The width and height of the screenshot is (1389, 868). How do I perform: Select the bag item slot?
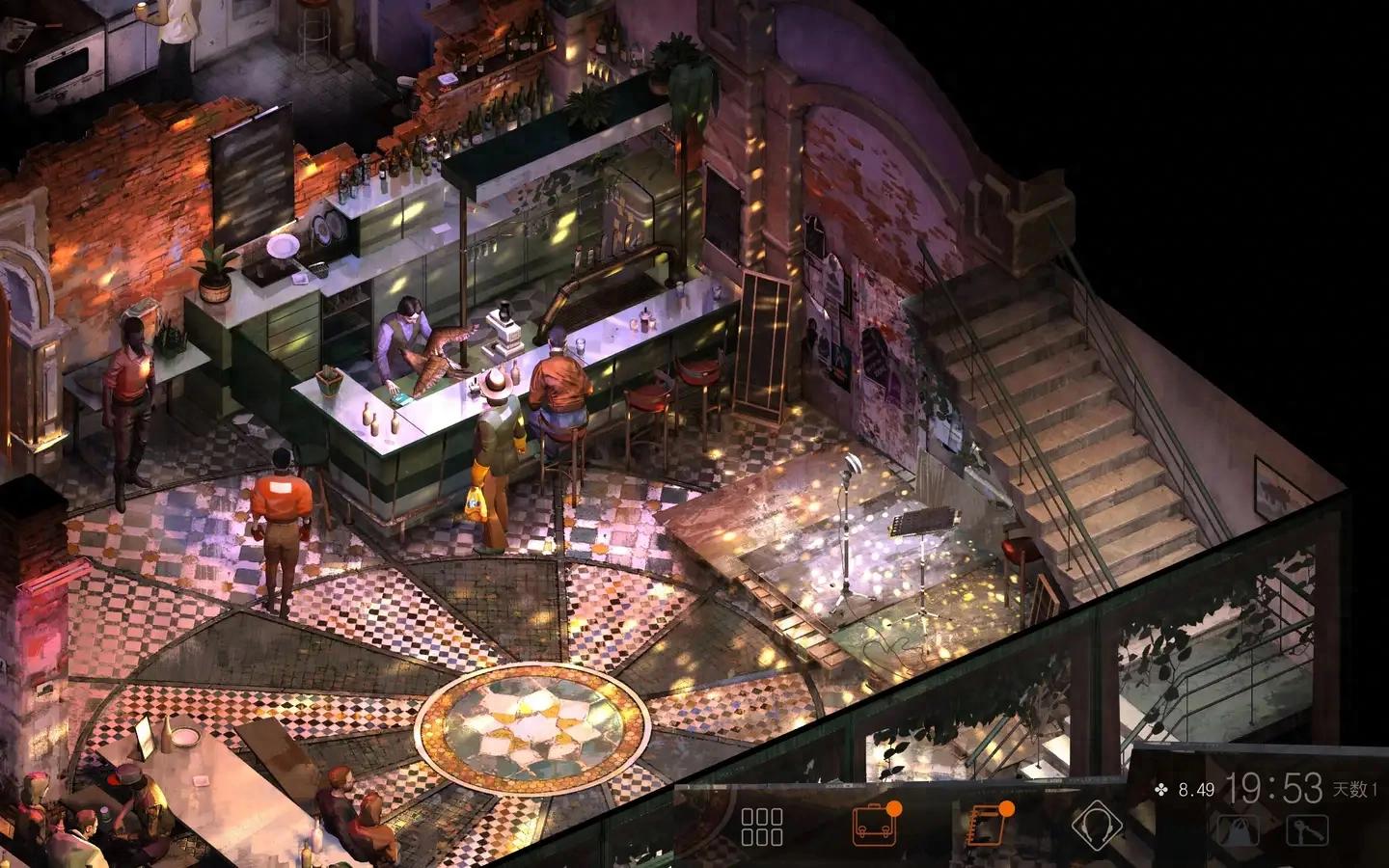pyautogui.click(x=1240, y=829)
